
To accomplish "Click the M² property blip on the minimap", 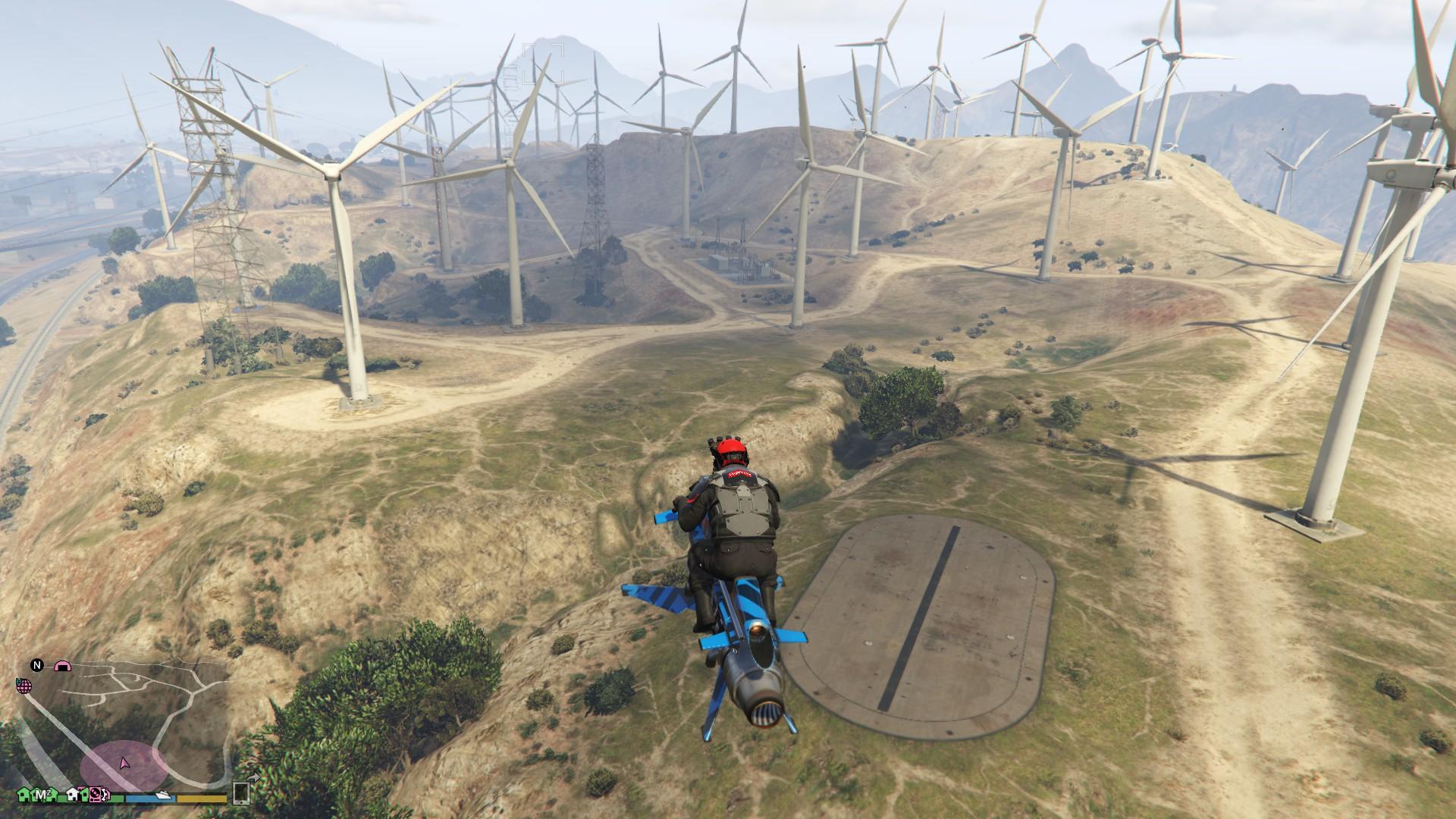I will tap(42, 795).
